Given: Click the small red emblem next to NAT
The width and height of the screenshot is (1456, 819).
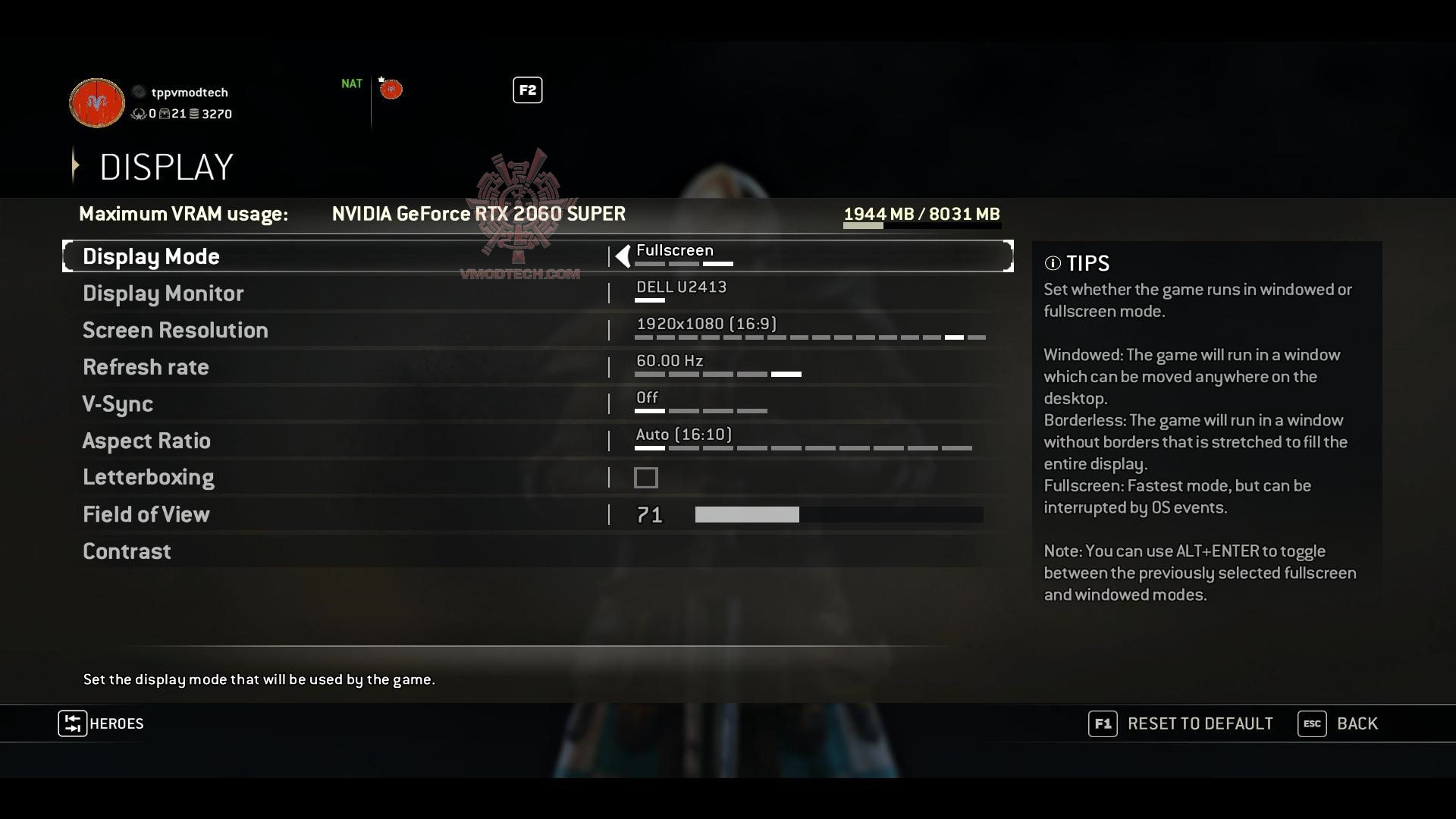Looking at the screenshot, I should [391, 89].
